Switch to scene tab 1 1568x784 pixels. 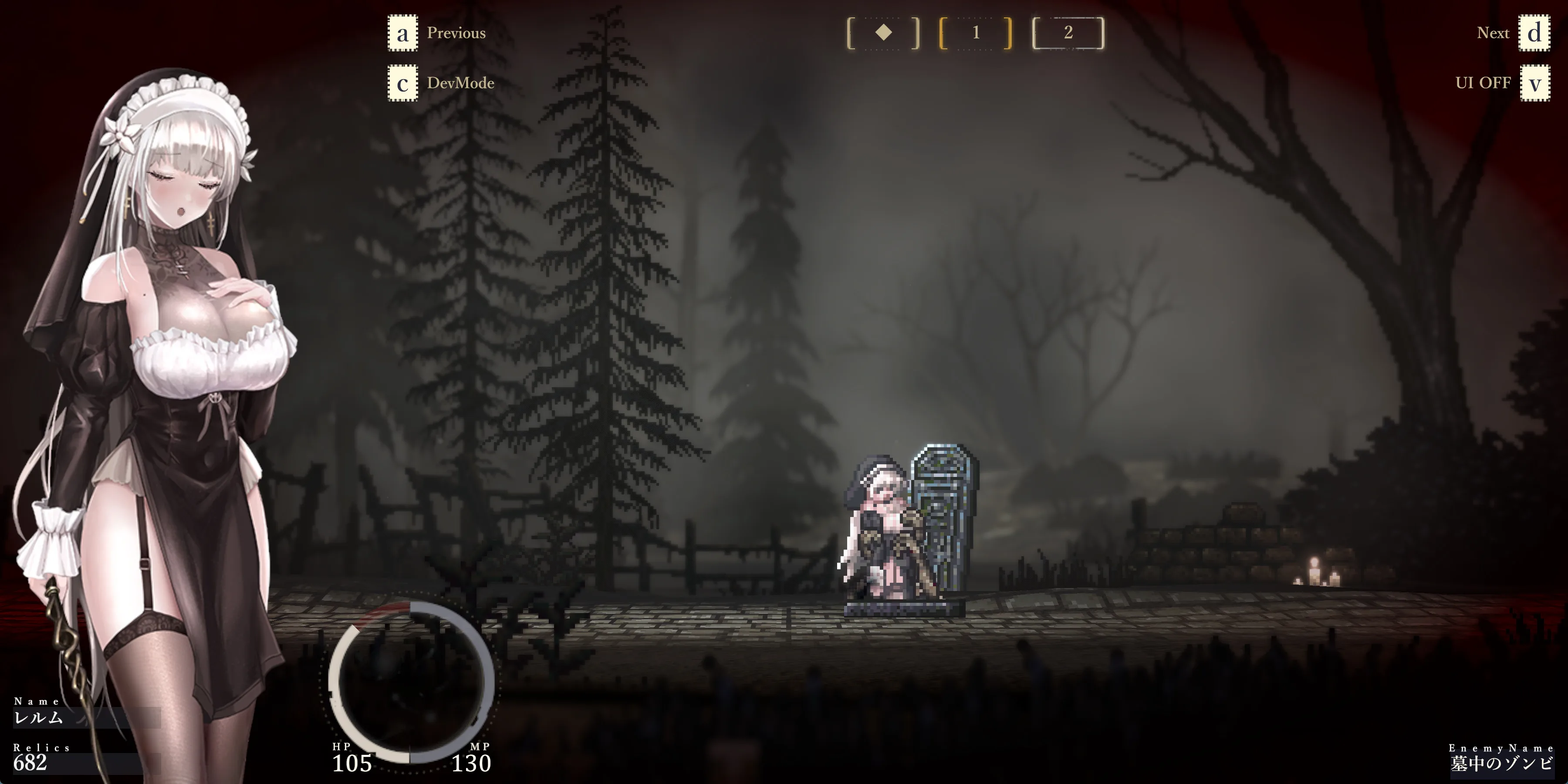(x=976, y=33)
